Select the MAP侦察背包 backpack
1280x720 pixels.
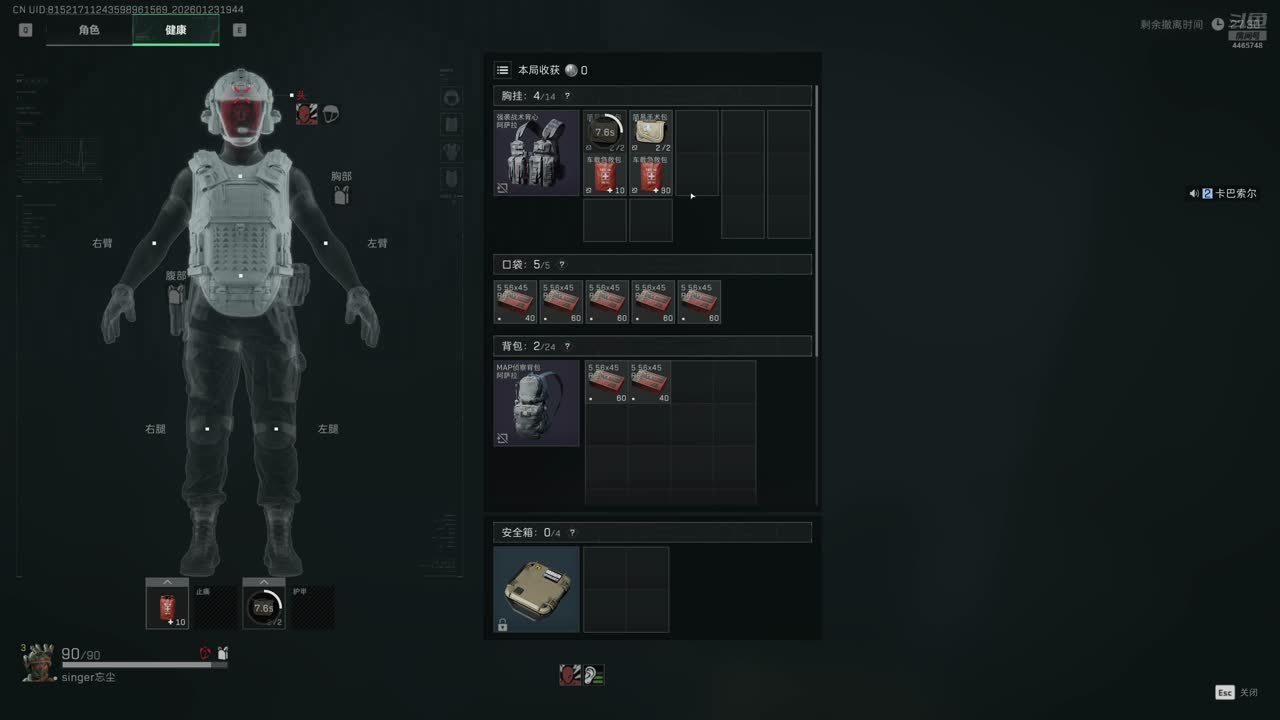(536, 403)
